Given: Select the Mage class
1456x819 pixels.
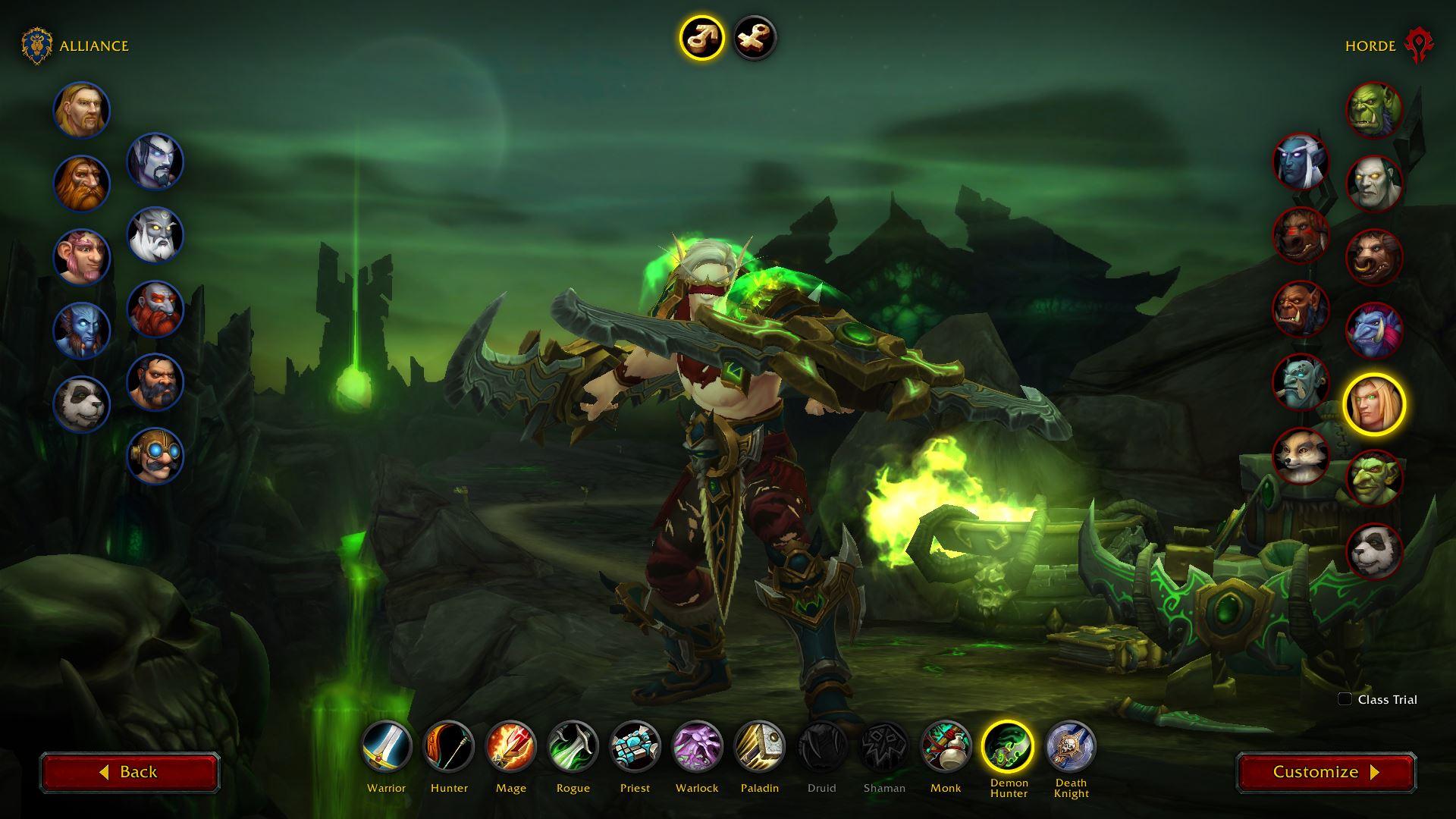Looking at the screenshot, I should (x=511, y=746).
